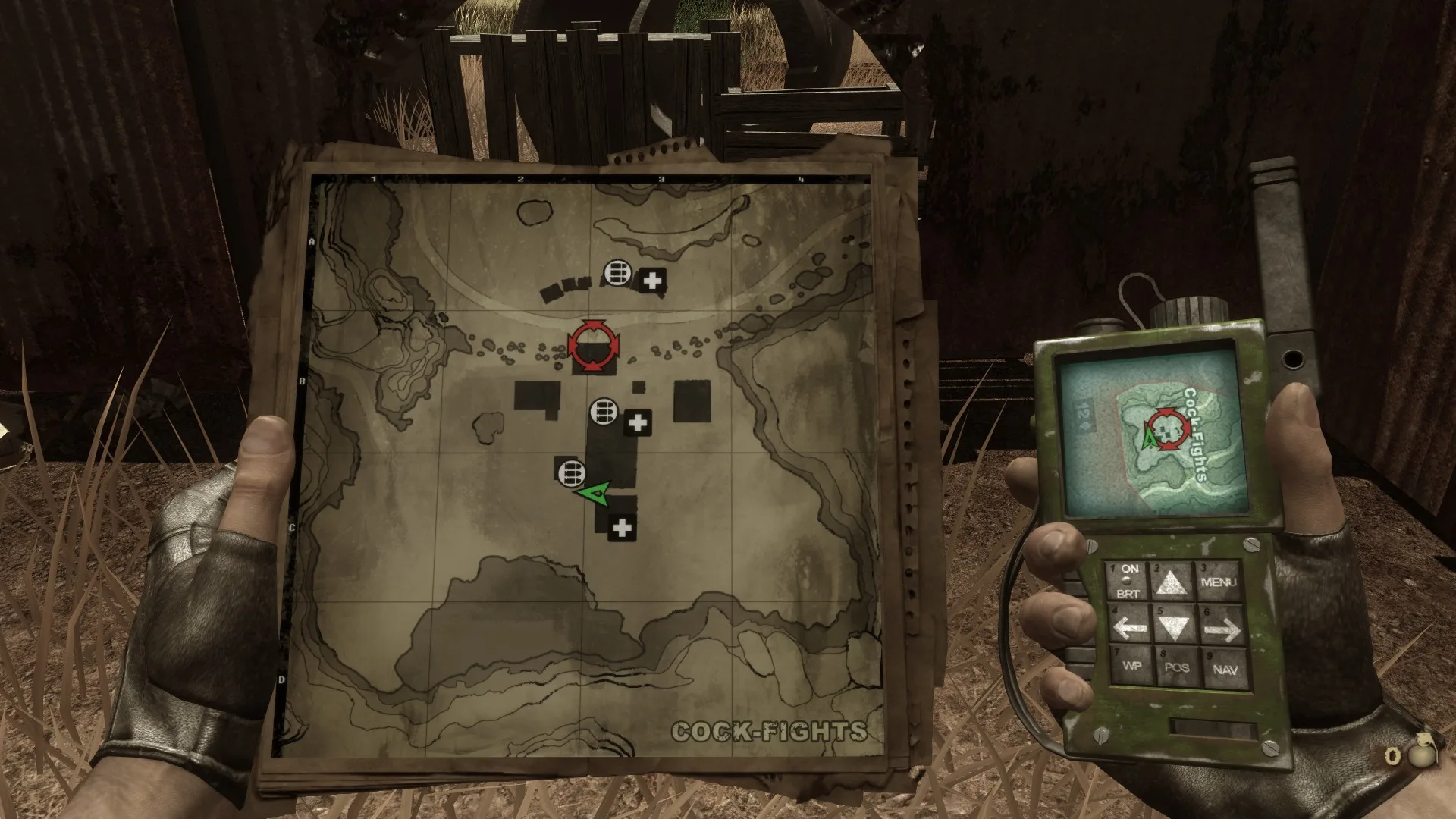Select the red objective marker on the map
Screen dimensions: 1456x819
point(594,347)
